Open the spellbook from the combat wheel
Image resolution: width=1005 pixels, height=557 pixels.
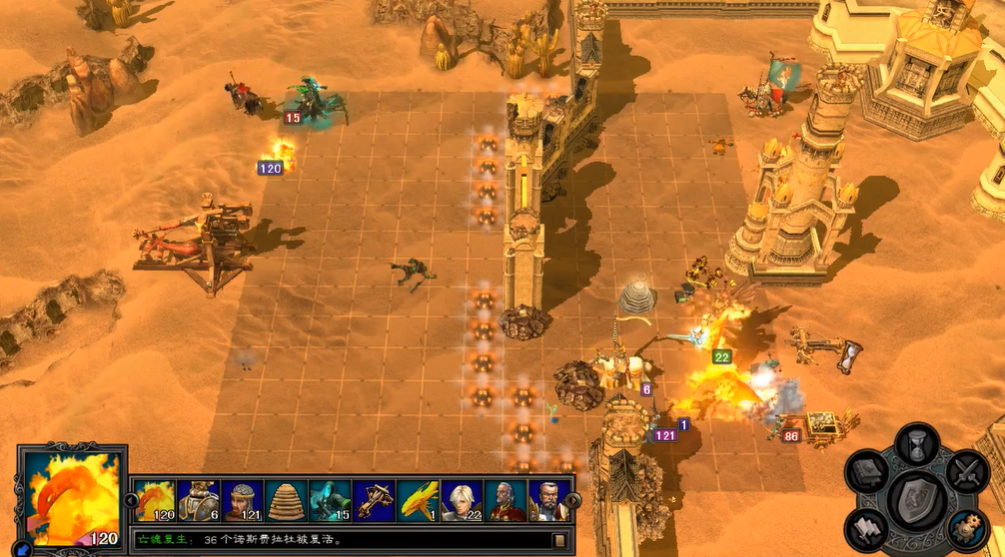click(866, 472)
